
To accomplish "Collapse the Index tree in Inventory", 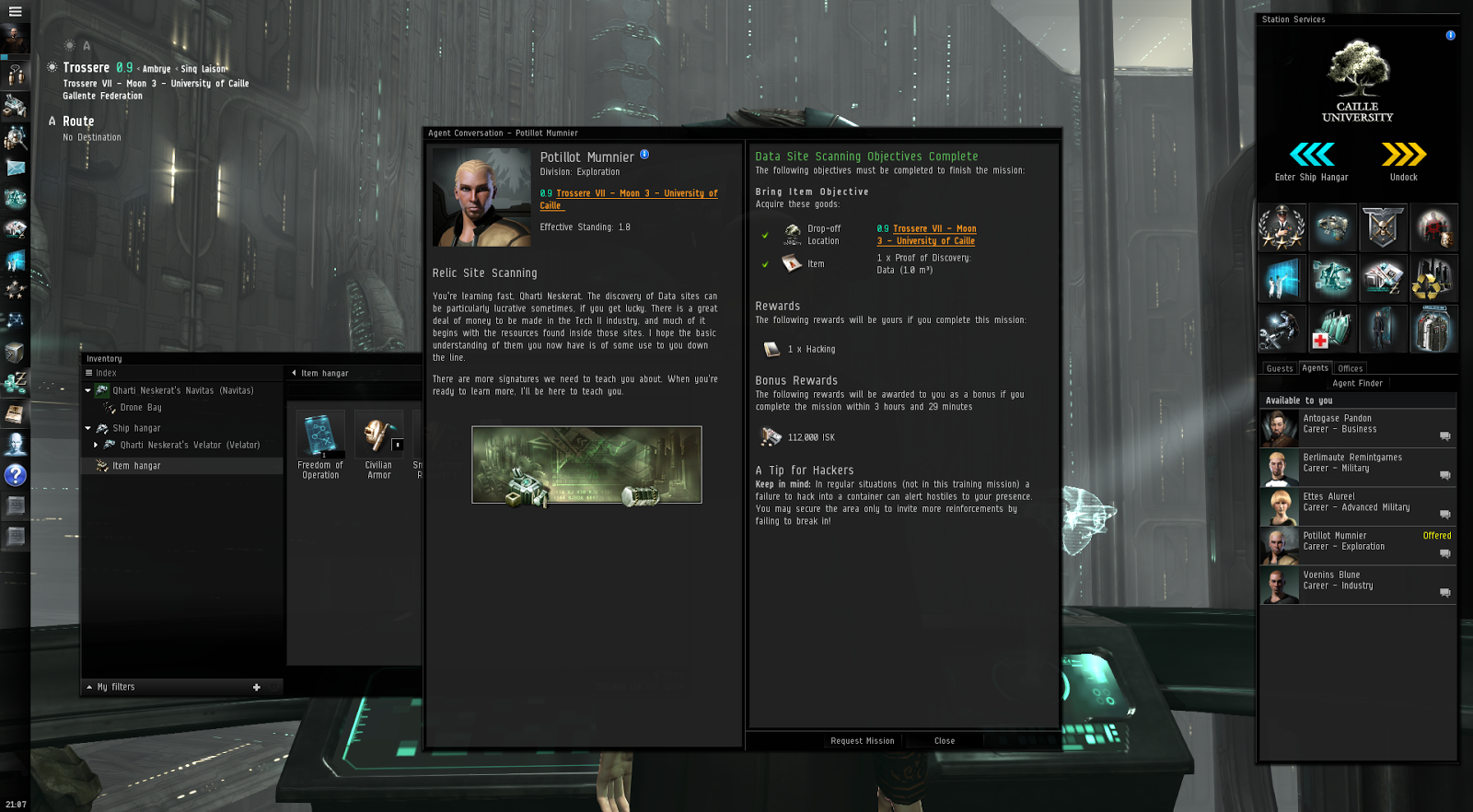I will click(89, 373).
